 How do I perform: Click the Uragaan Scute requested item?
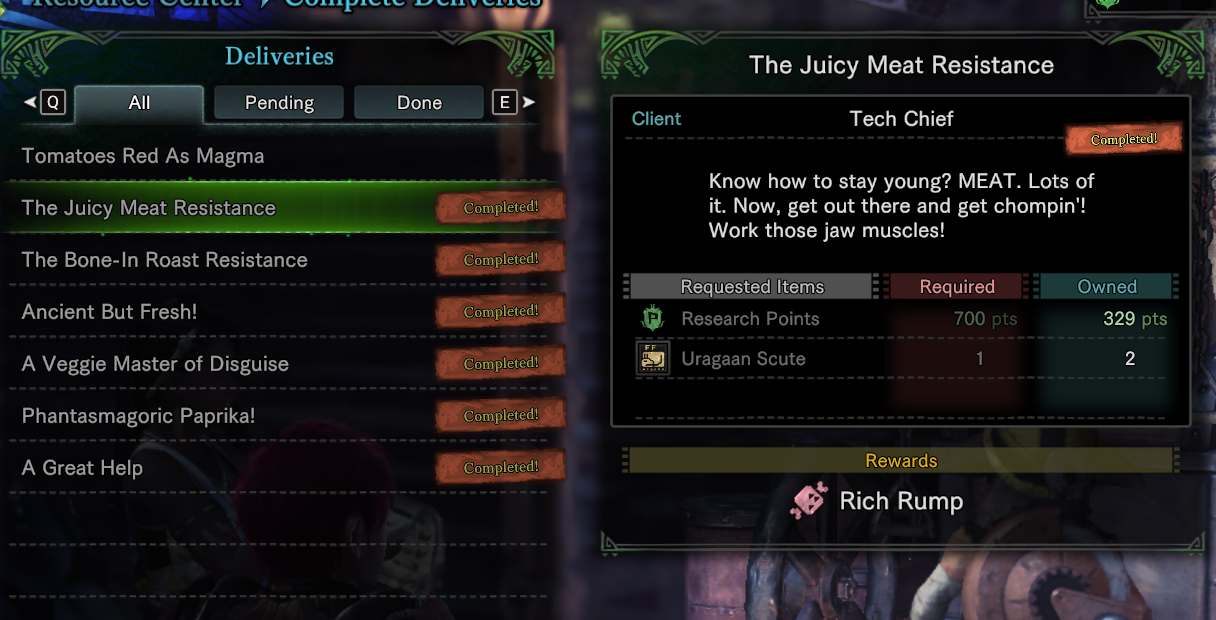click(743, 359)
